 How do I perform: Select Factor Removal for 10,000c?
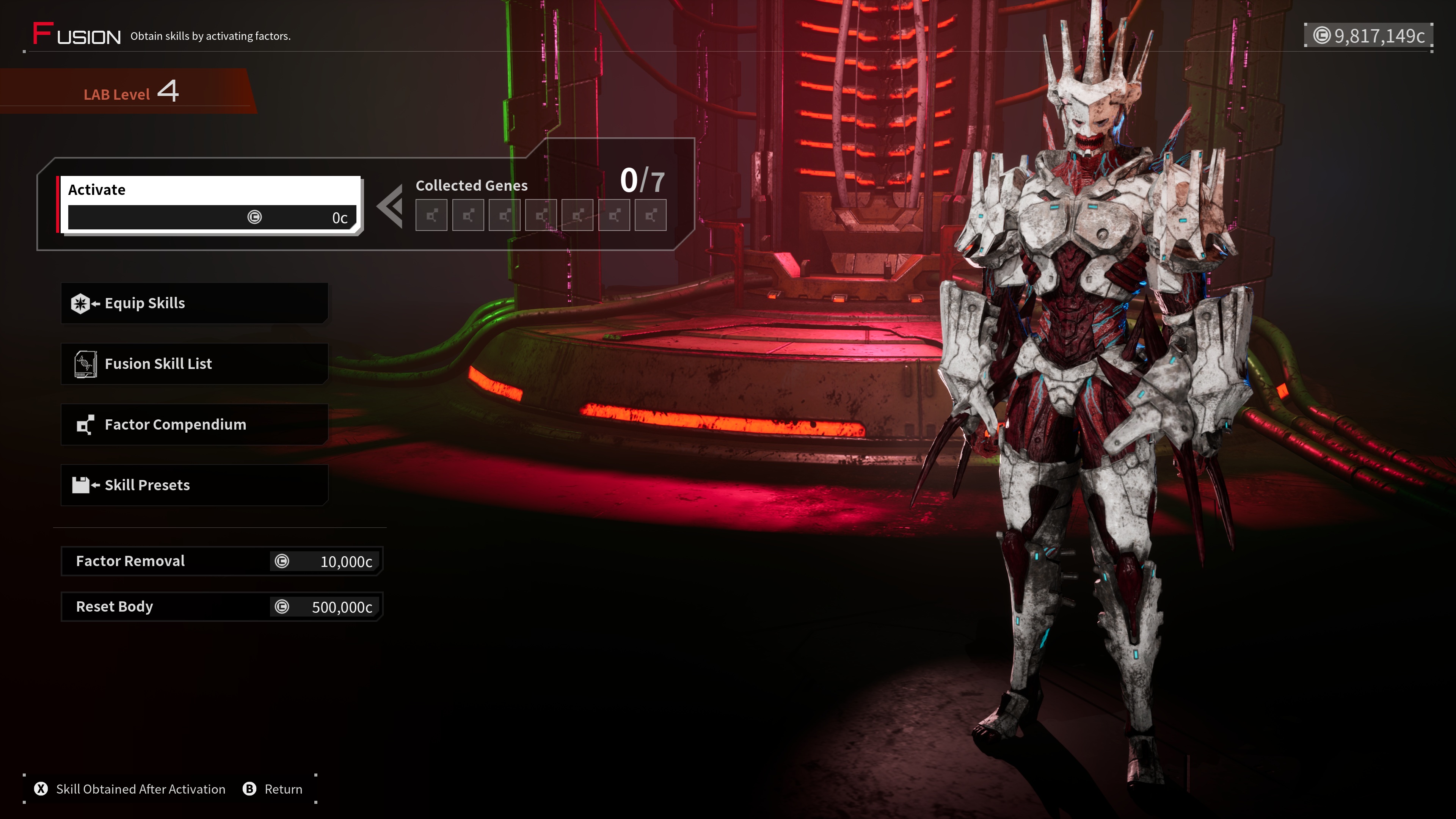[x=221, y=561]
